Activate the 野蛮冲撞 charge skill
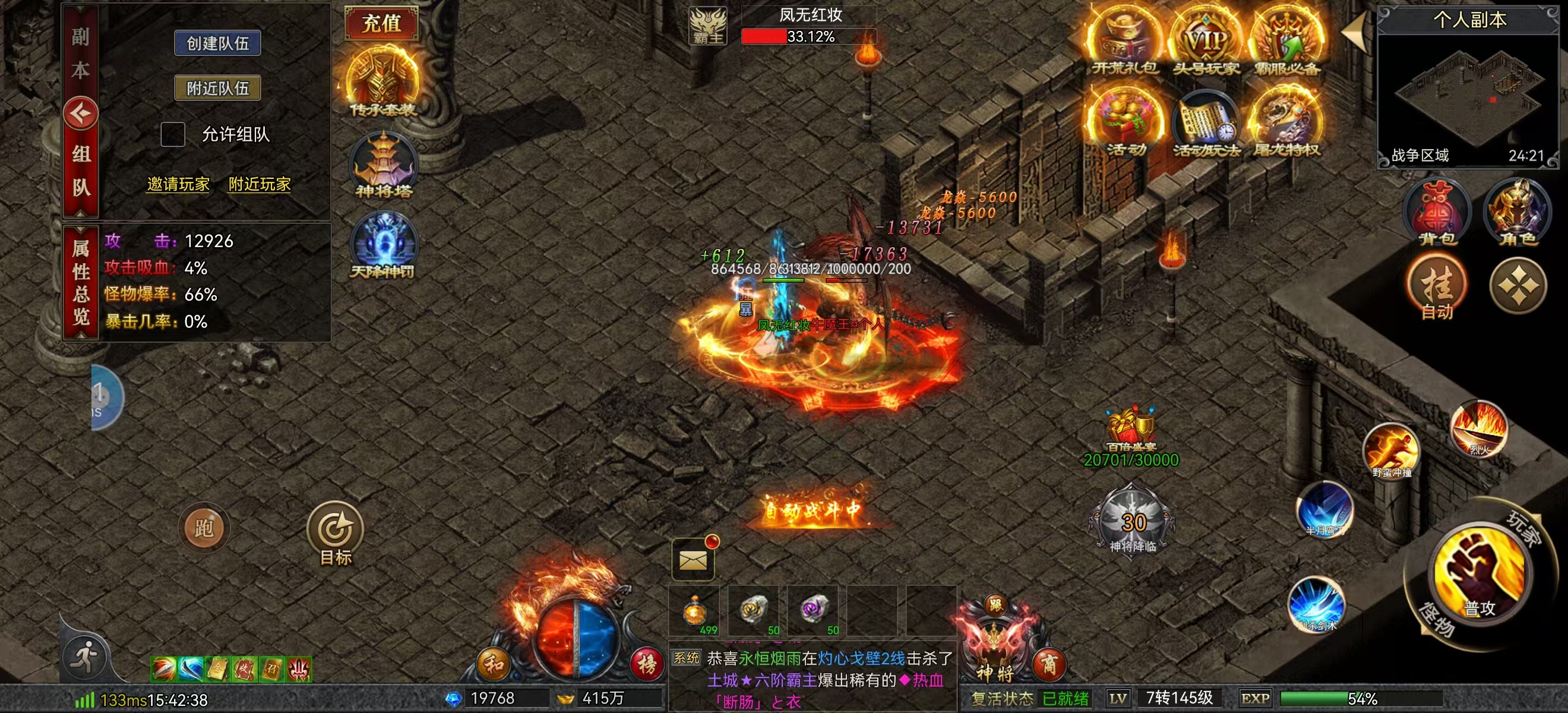 (x=1392, y=450)
